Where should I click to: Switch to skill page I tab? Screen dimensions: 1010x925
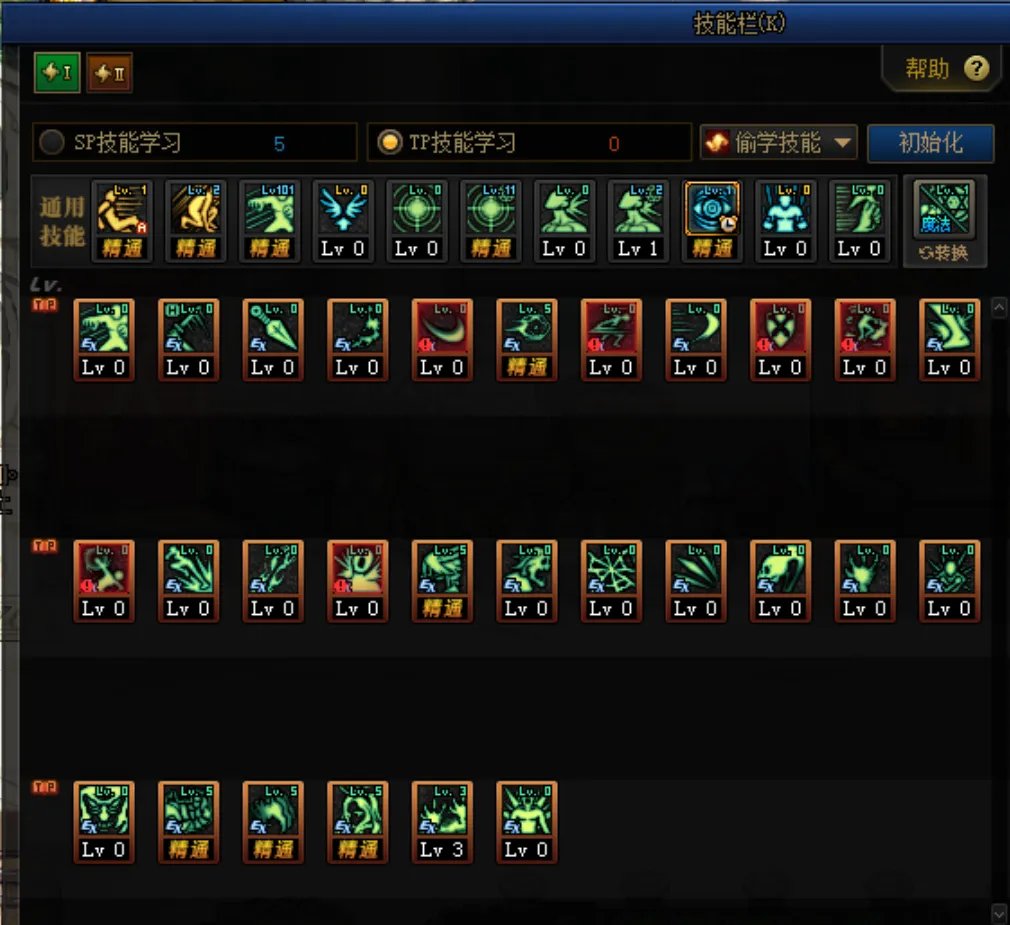click(57, 72)
